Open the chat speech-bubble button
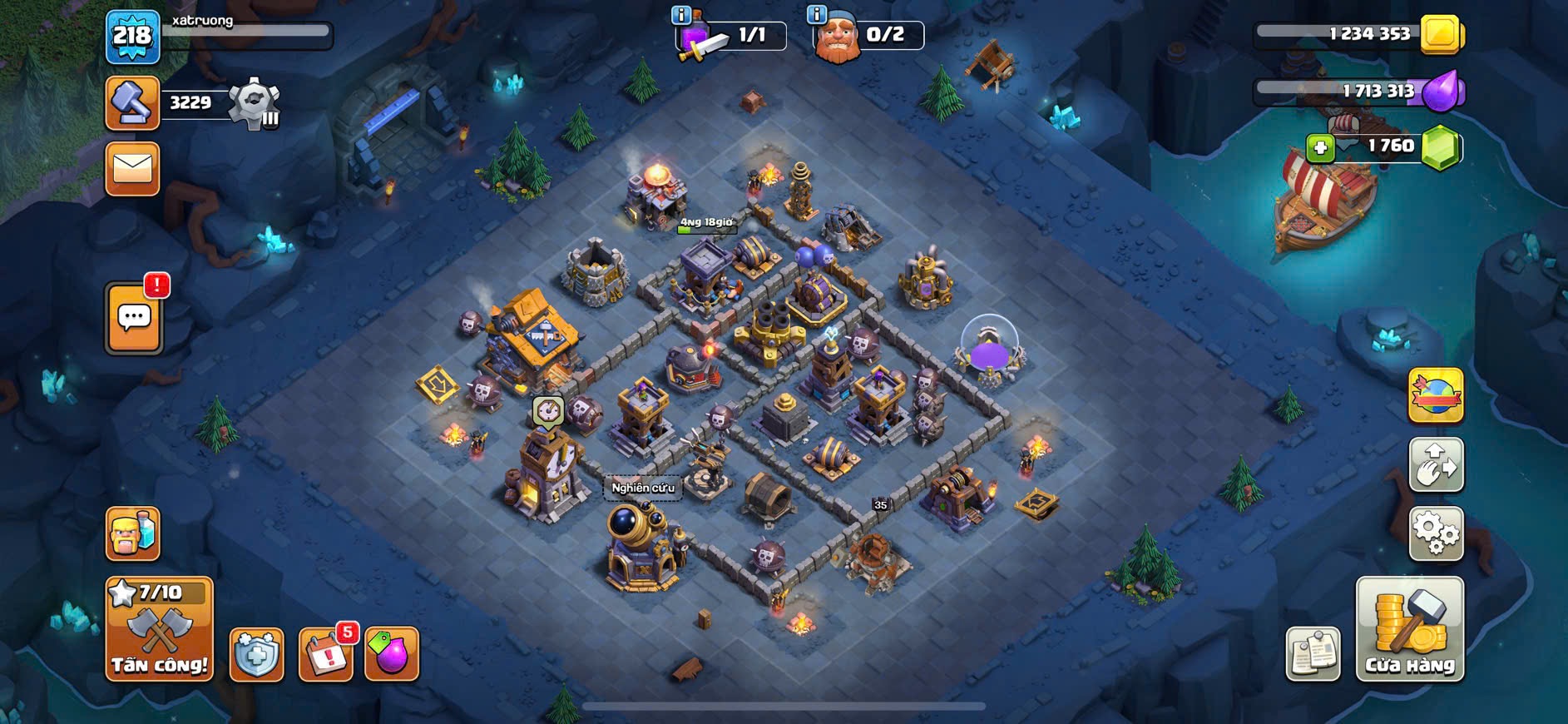Screen dimensions: 1568x724 pos(134,319)
